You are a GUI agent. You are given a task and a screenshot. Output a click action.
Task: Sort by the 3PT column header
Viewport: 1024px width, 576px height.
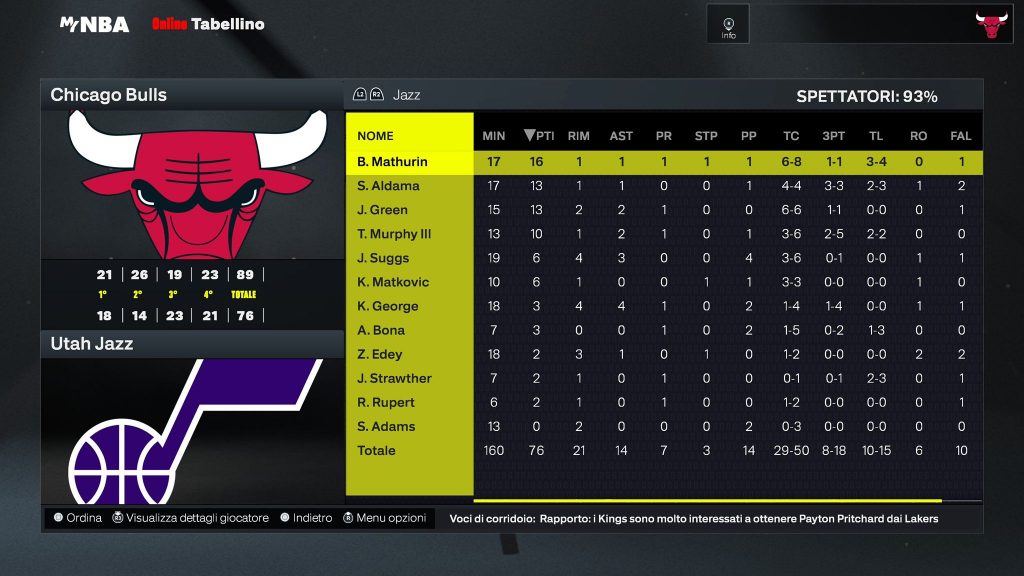point(833,136)
